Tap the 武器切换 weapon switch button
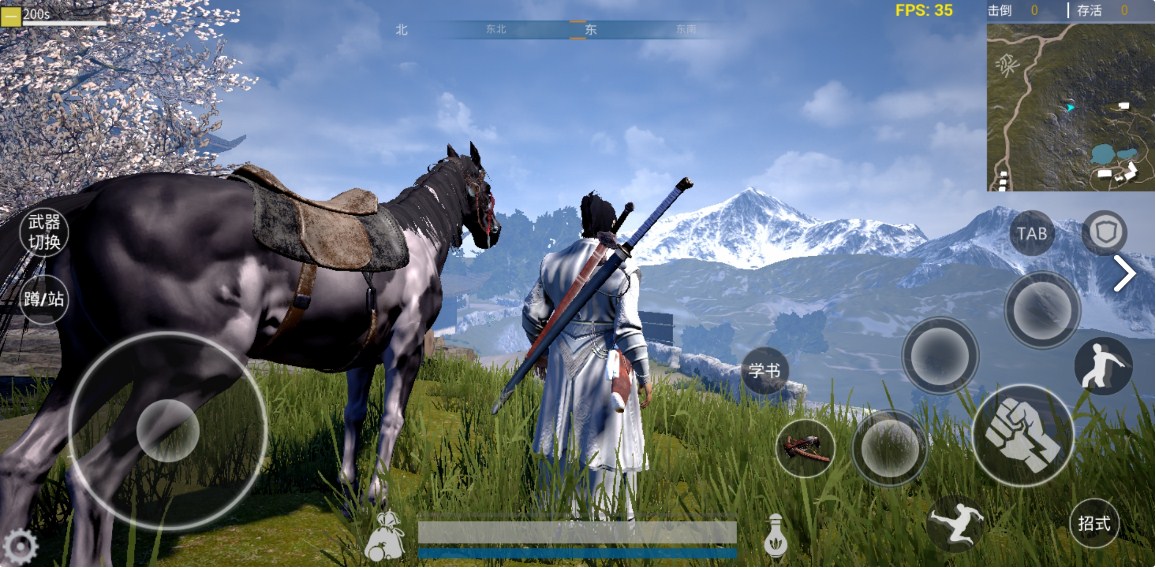Image resolution: width=1156 pixels, height=569 pixels. [44, 233]
